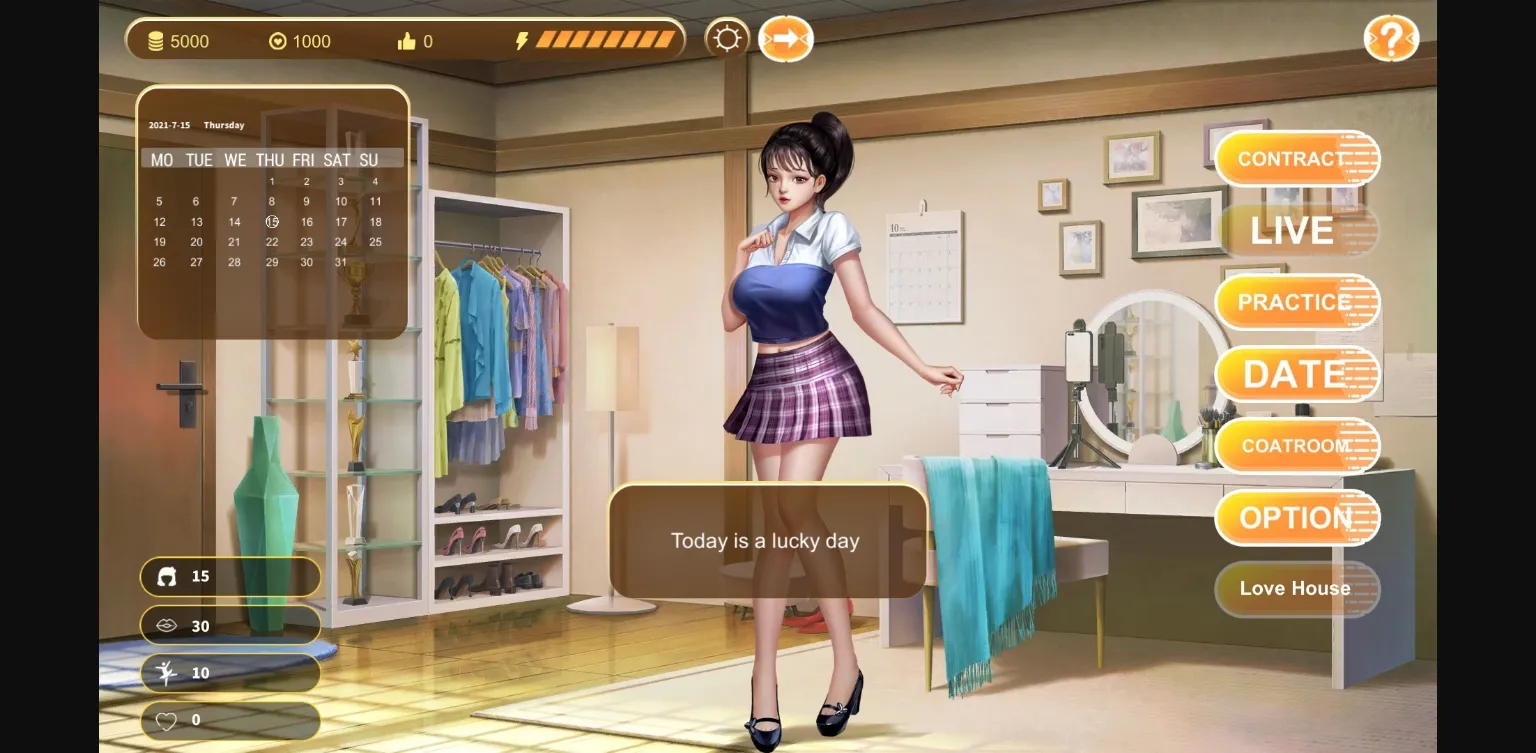Click the orange arrow icon beside settings
Viewport: 1536px width, 753px height.
tap(786, 38)
